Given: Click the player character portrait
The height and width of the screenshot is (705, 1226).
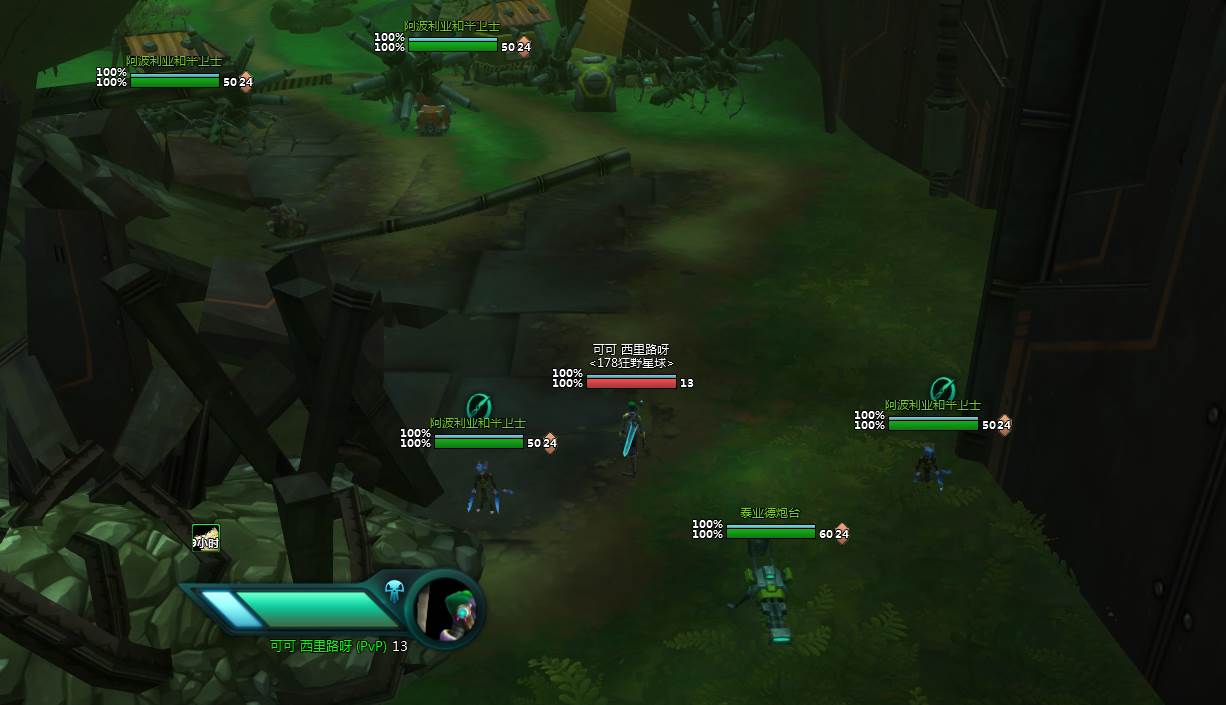Looking at the screenshot, I should [445, 608].
